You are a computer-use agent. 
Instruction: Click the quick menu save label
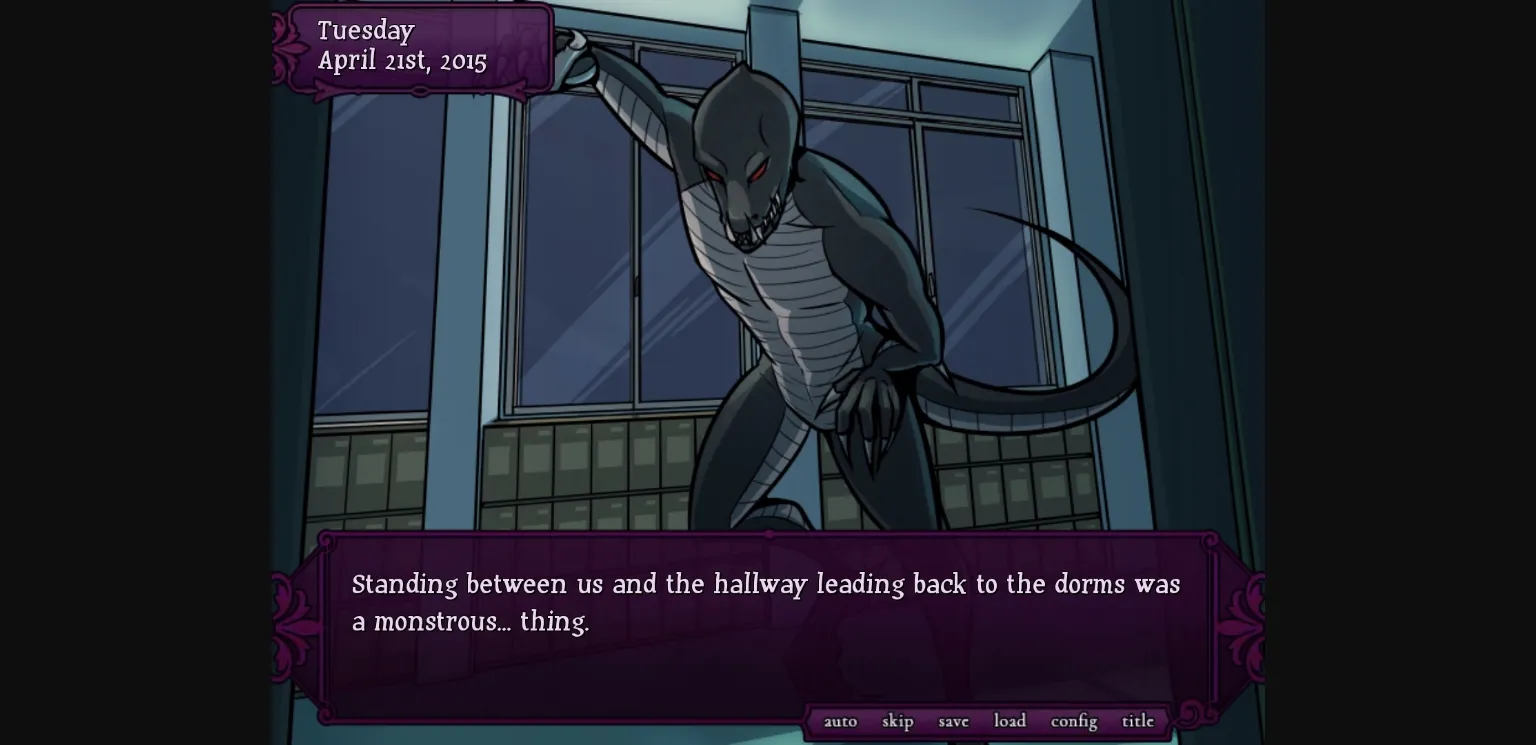[952, 721]
